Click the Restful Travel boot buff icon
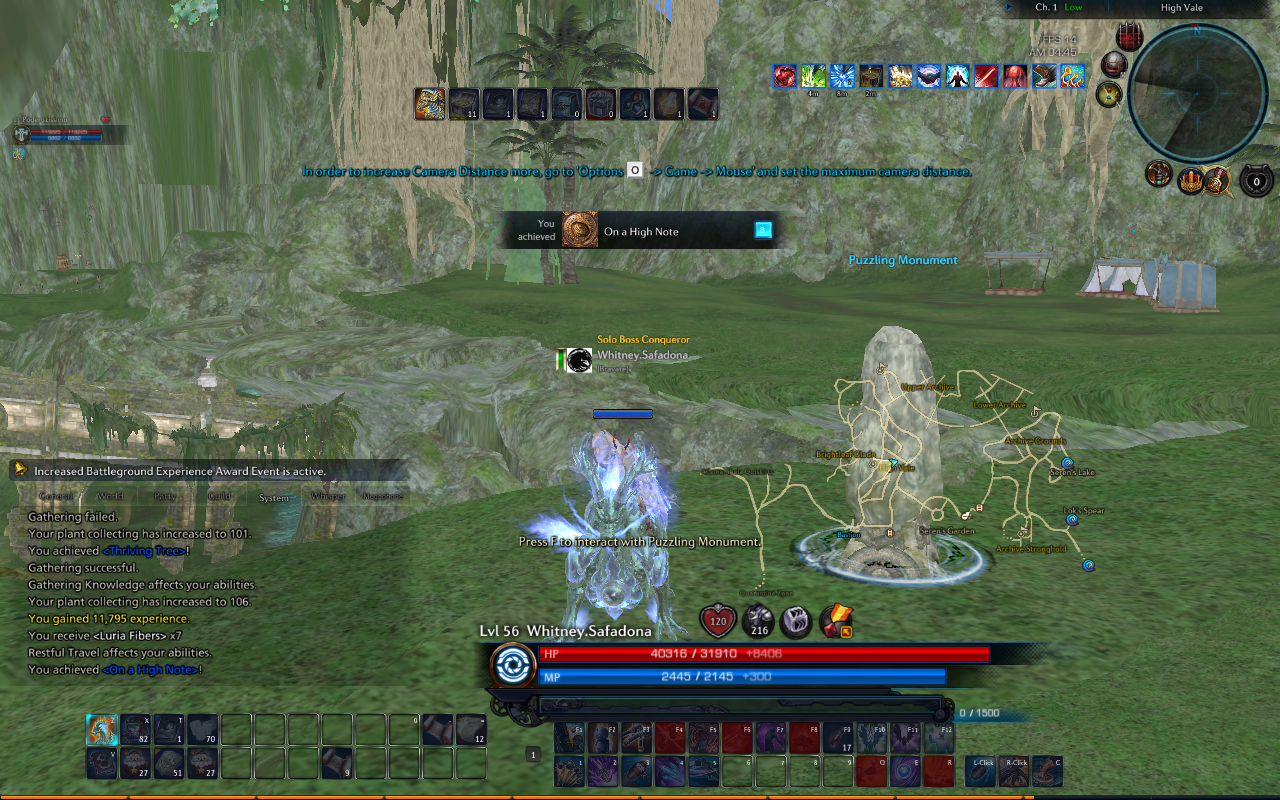The image size is (1280, 800). pyautogui.click(x=1044, y=77)
